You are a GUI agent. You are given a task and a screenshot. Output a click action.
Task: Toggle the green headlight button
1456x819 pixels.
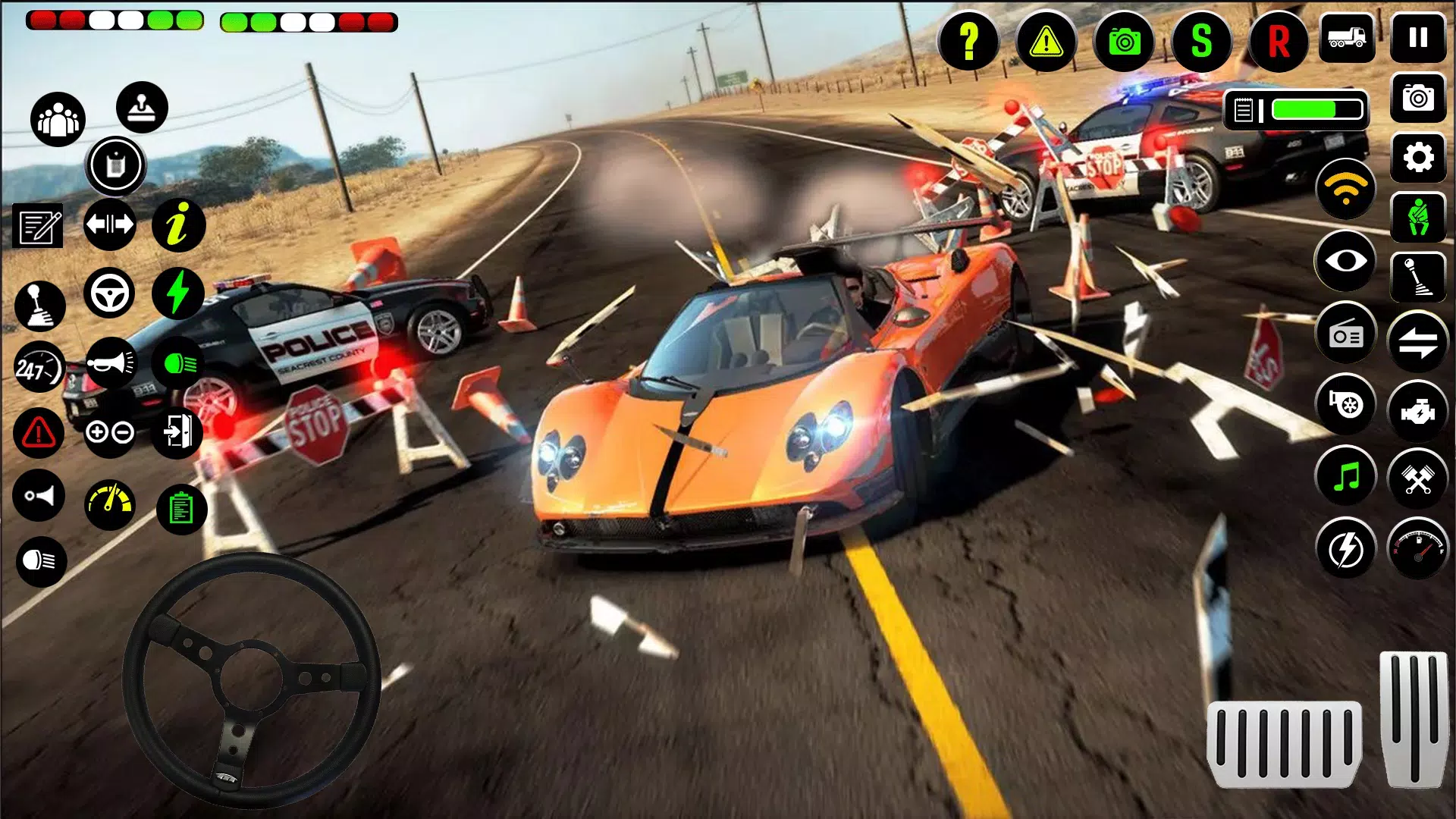[x=178, y=364]
